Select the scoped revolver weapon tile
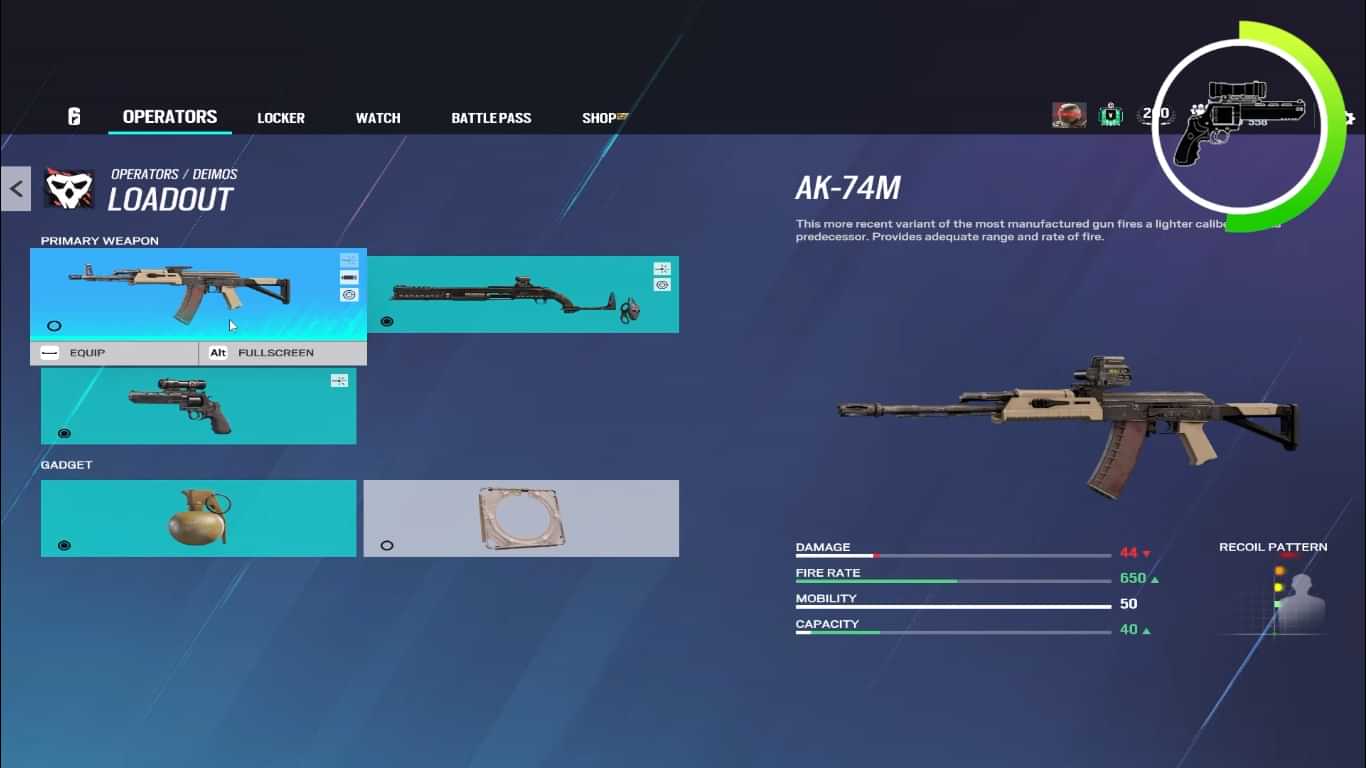Viewport: 1366px width, 768px height. [198, 406]
